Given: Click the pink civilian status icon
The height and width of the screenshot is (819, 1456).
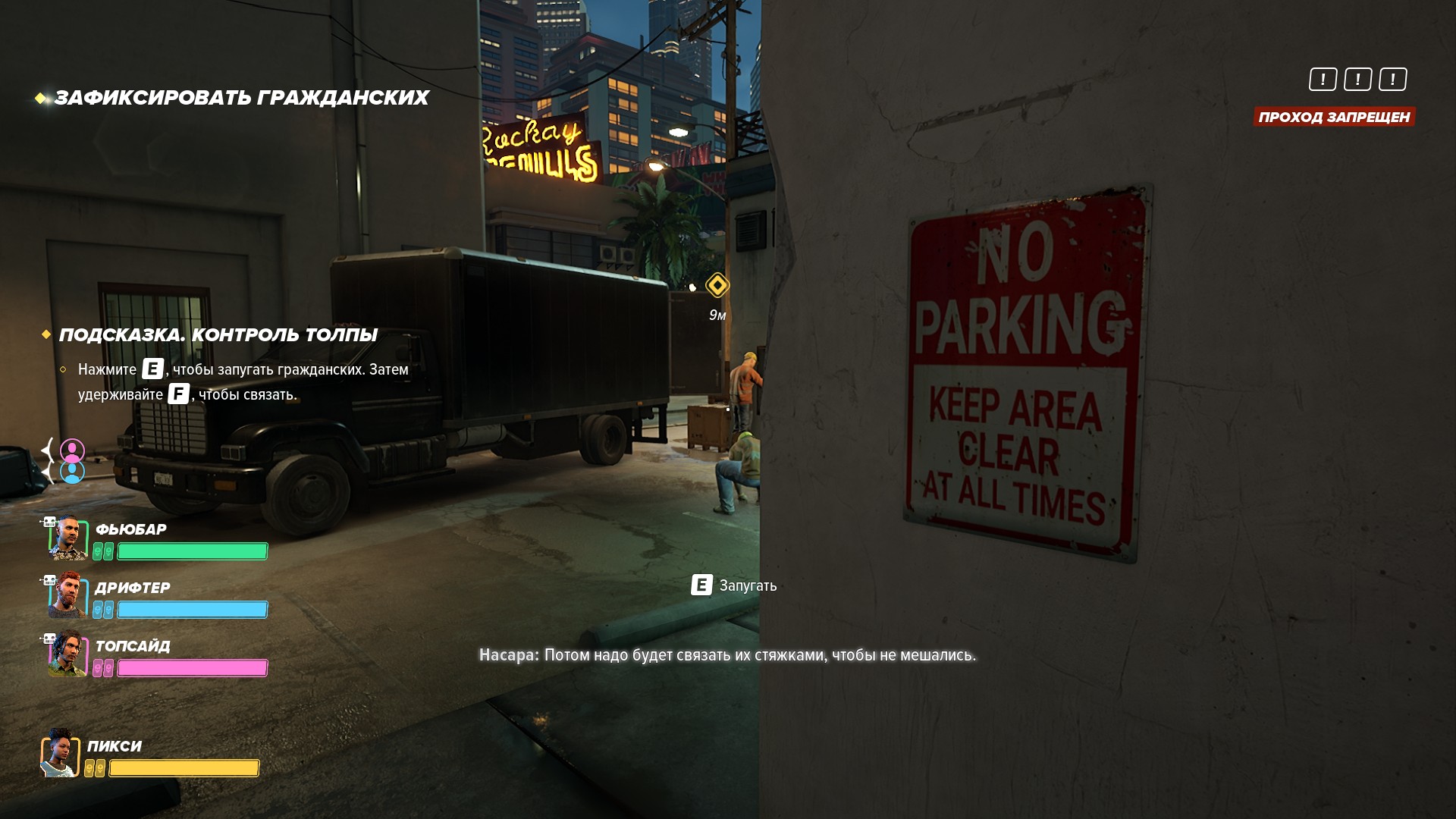Looking at the screenshot, I should (x=73, y=450).
